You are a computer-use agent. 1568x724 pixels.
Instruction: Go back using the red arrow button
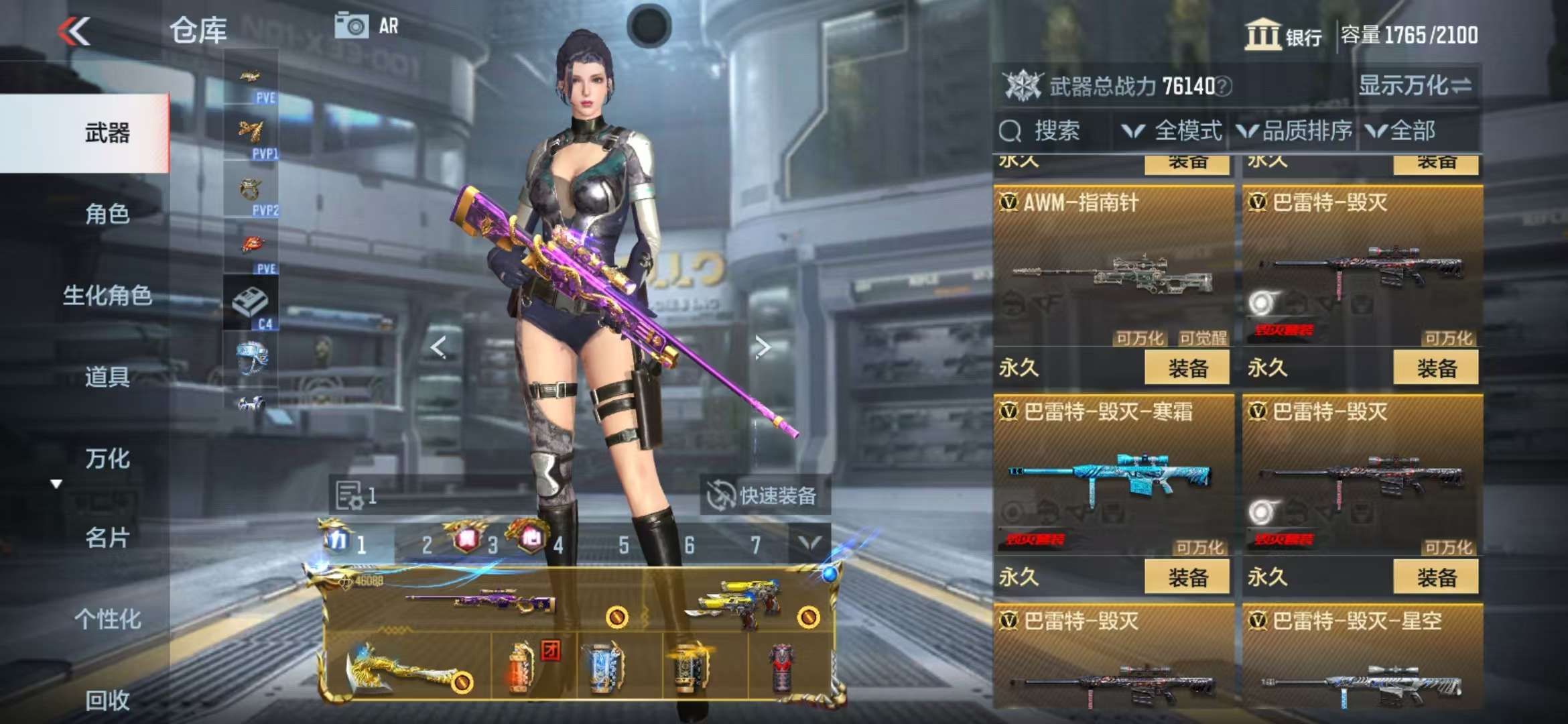(74, 32)
